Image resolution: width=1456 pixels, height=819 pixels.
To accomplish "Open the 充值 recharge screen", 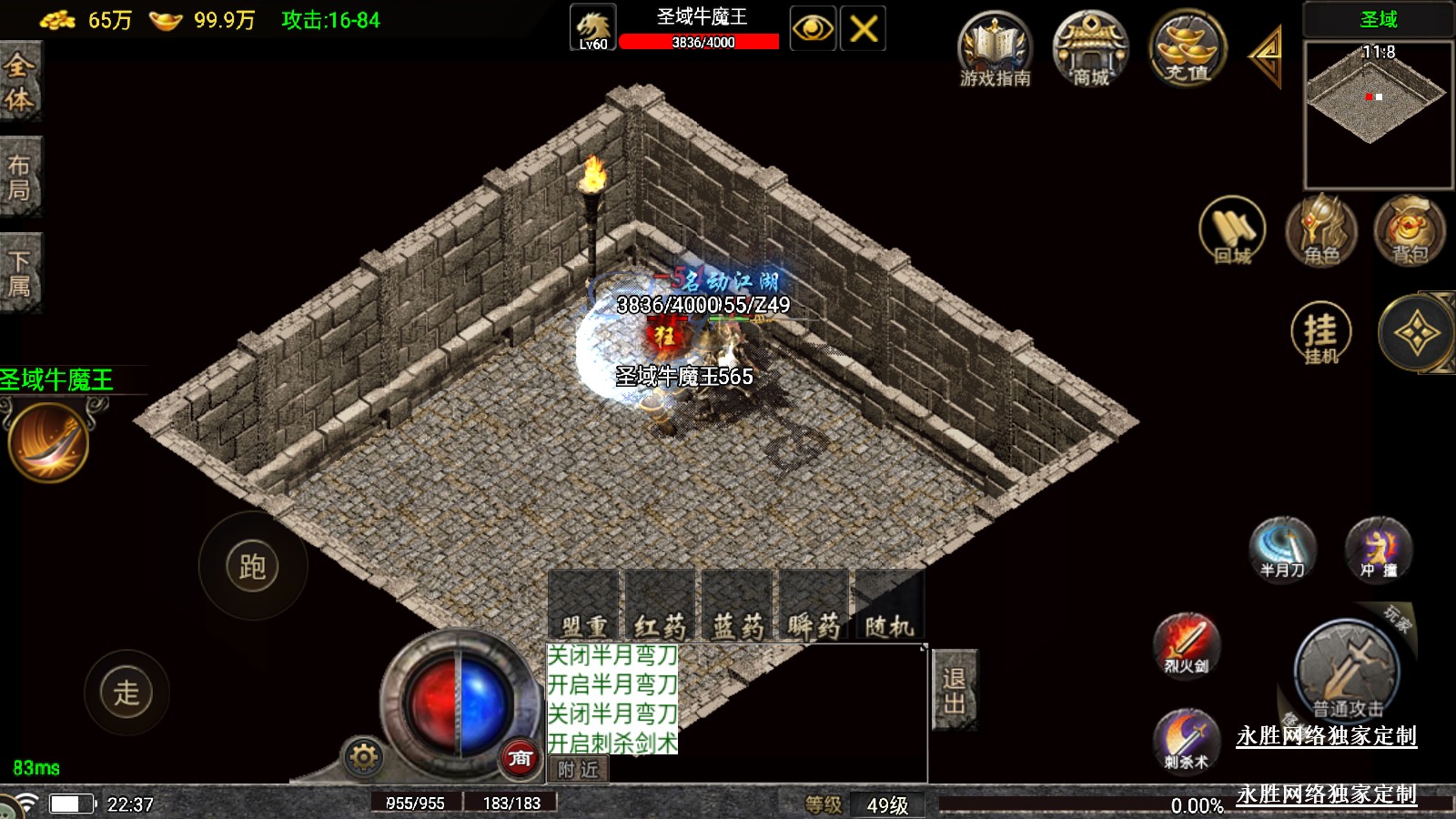I will pos(1187,50).
